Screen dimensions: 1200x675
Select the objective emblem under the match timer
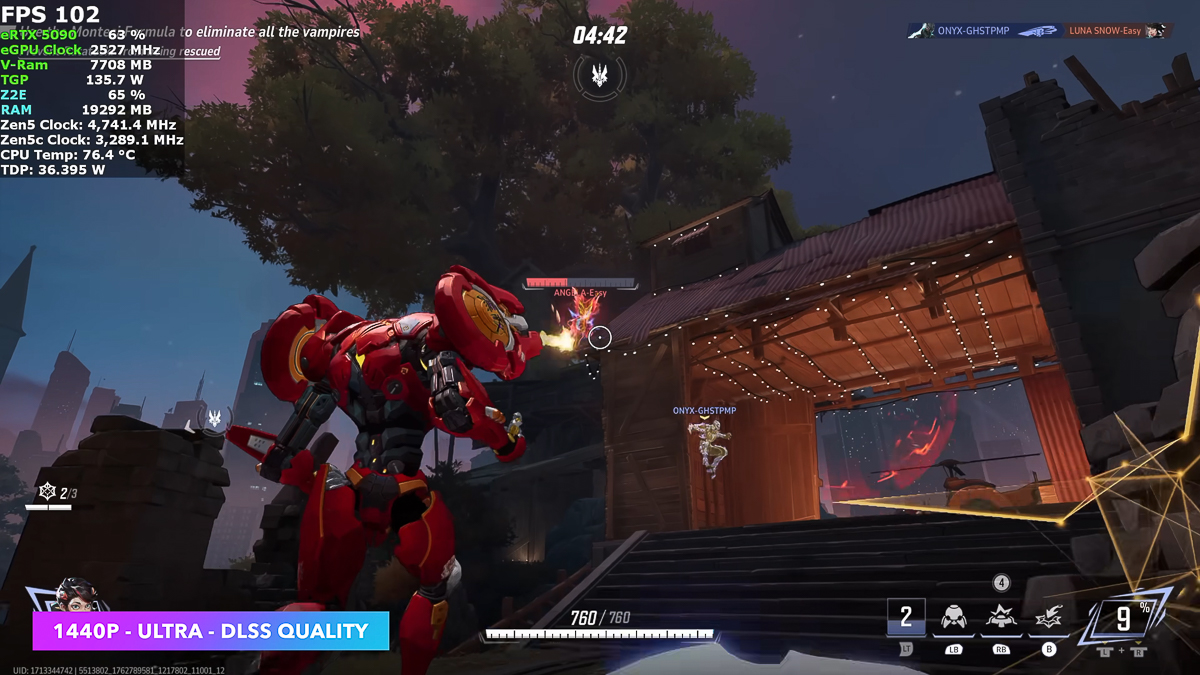600,73
